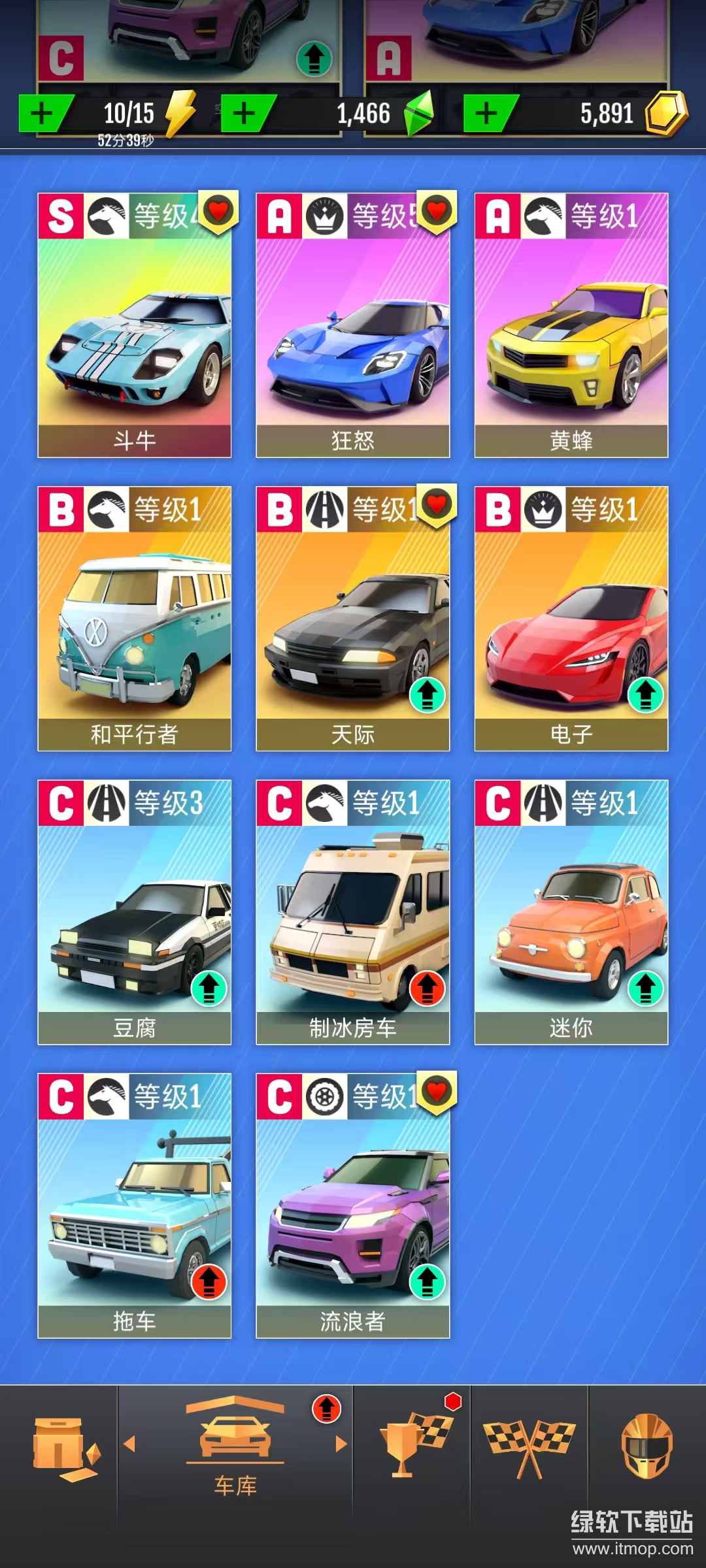Add energy with the lightning plus button
706x1568 pixels.
click(43, 114)
